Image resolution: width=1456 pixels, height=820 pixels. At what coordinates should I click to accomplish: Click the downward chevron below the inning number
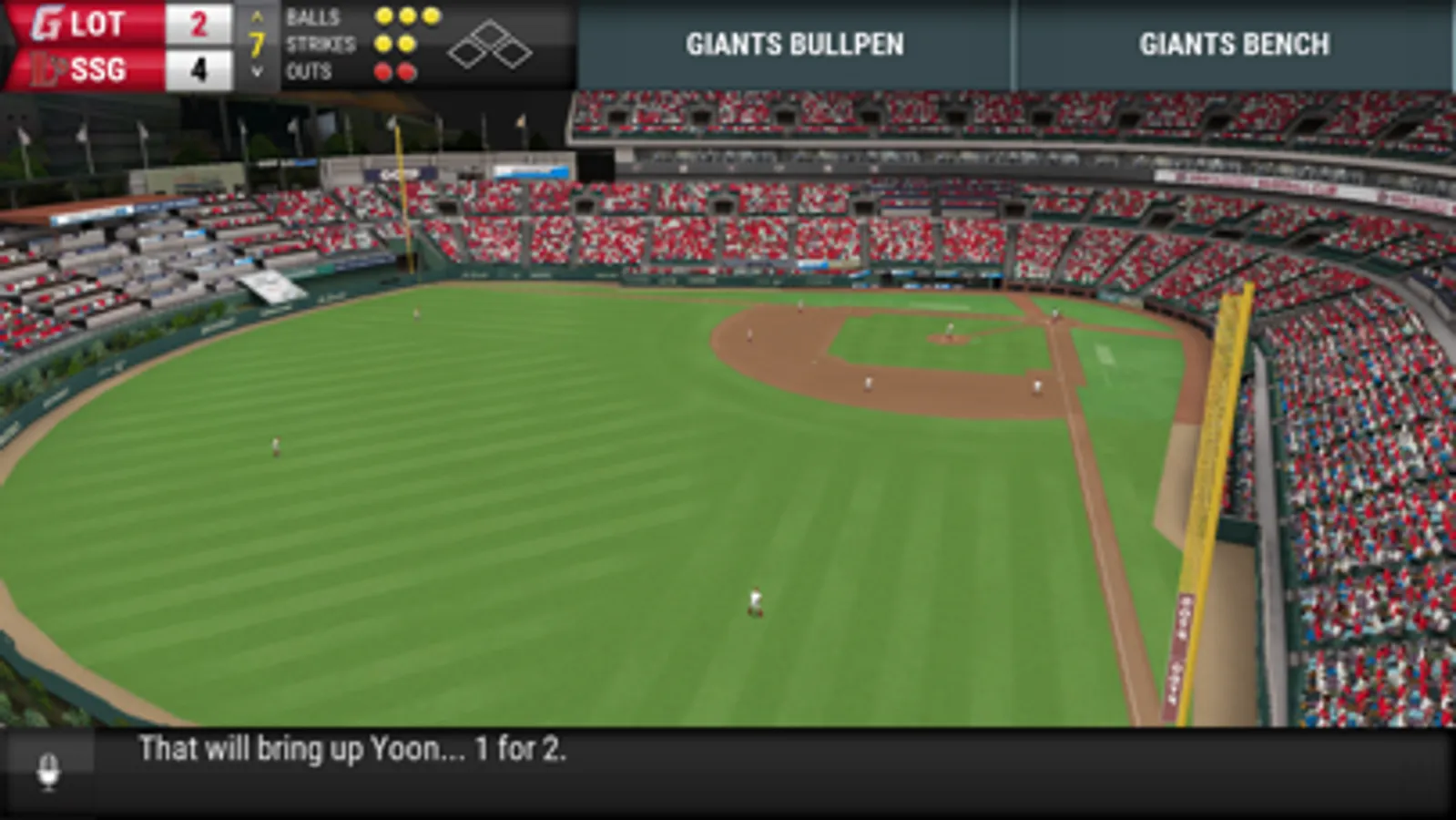(x=258, y=70)
